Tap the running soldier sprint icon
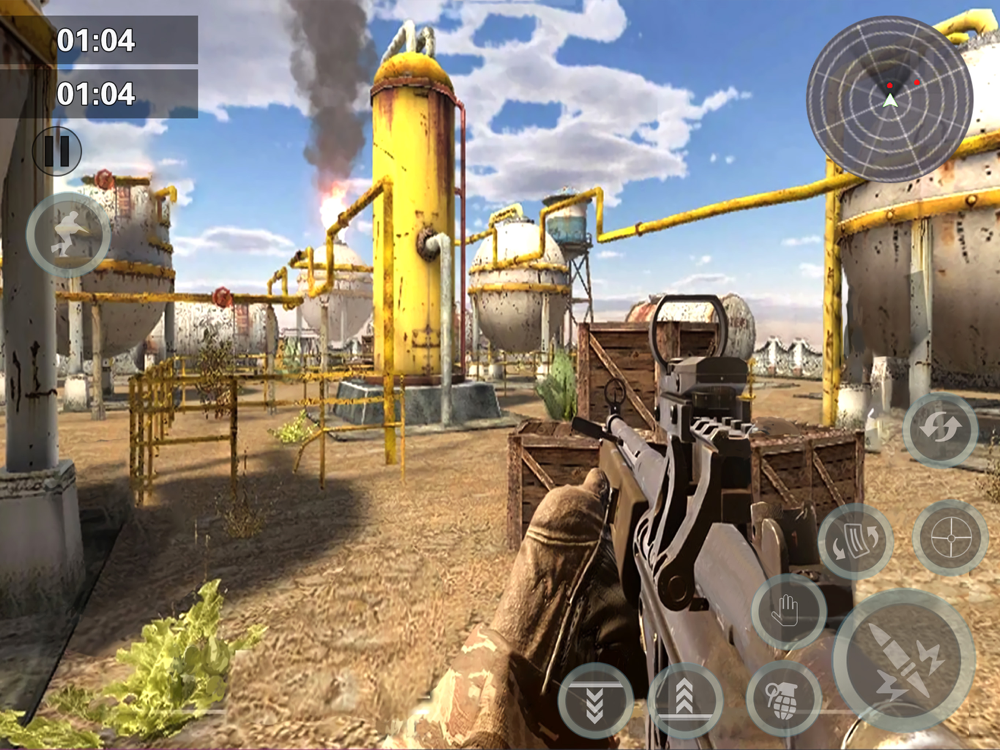 point(68,234)
